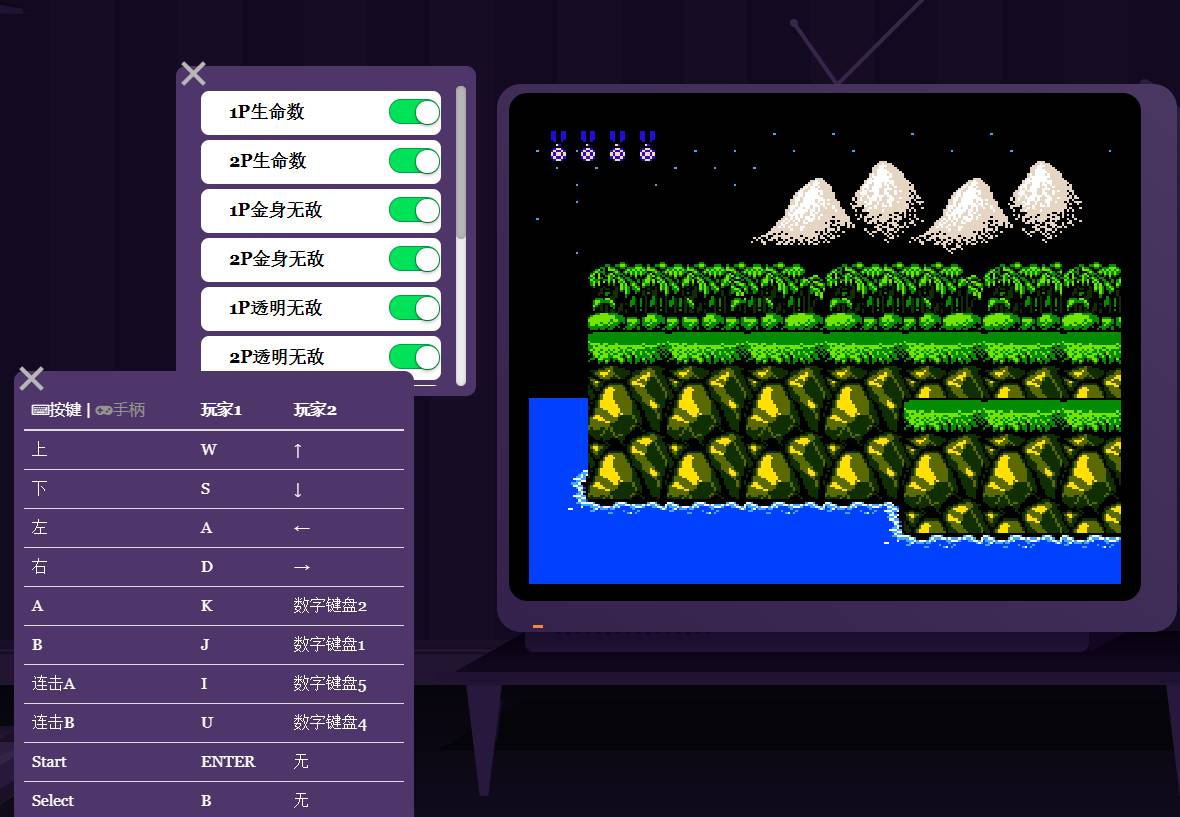Turn off the 2P生命数 switch

(414, 161)
